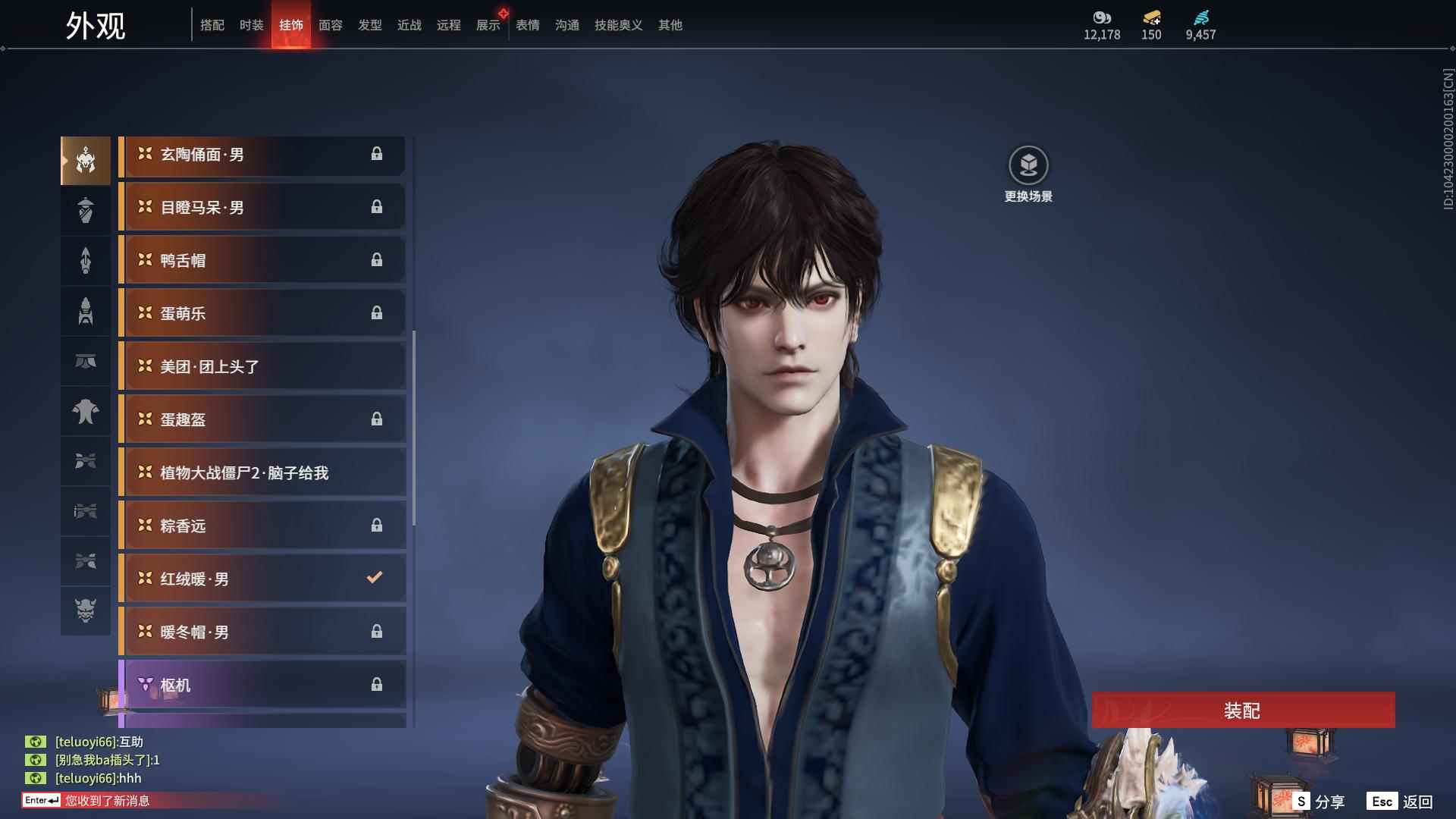Select the 鸭舌帽 accessory
The width and height of the screenshot is (1456, 819).
(x=262, y=260)
